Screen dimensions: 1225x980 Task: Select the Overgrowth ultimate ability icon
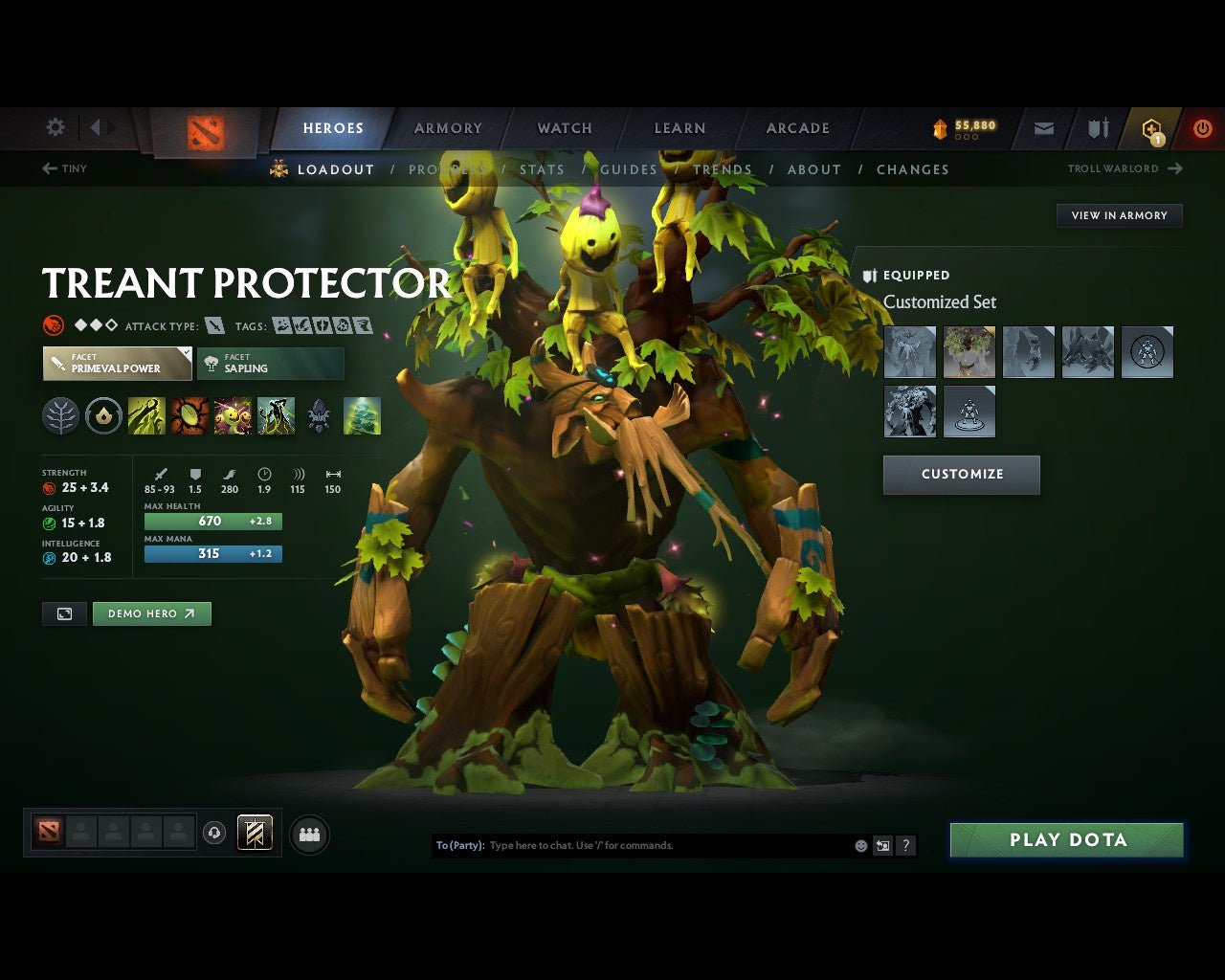point(278,415)
